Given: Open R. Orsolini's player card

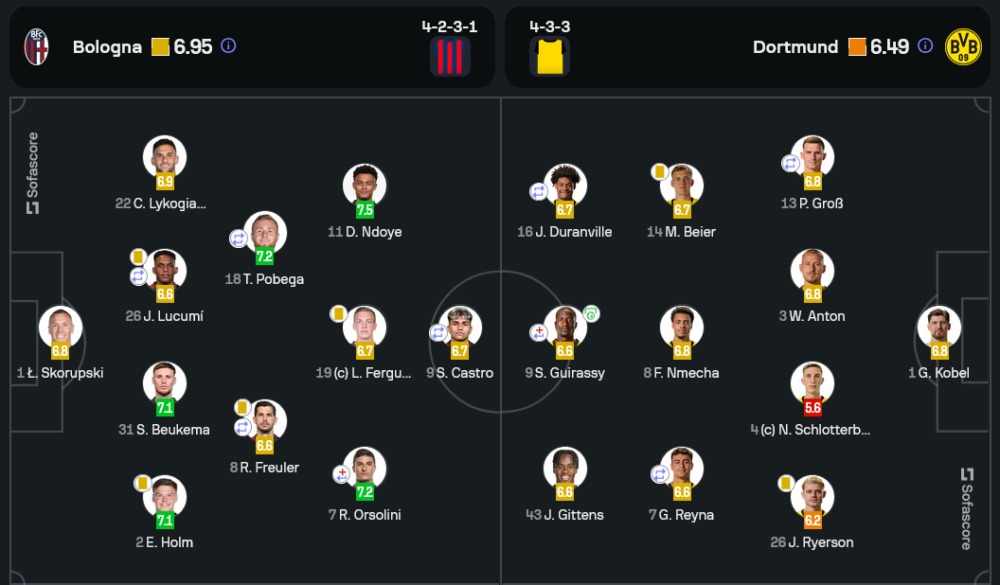Looking at the screenshot, I should tap(365, 469).
